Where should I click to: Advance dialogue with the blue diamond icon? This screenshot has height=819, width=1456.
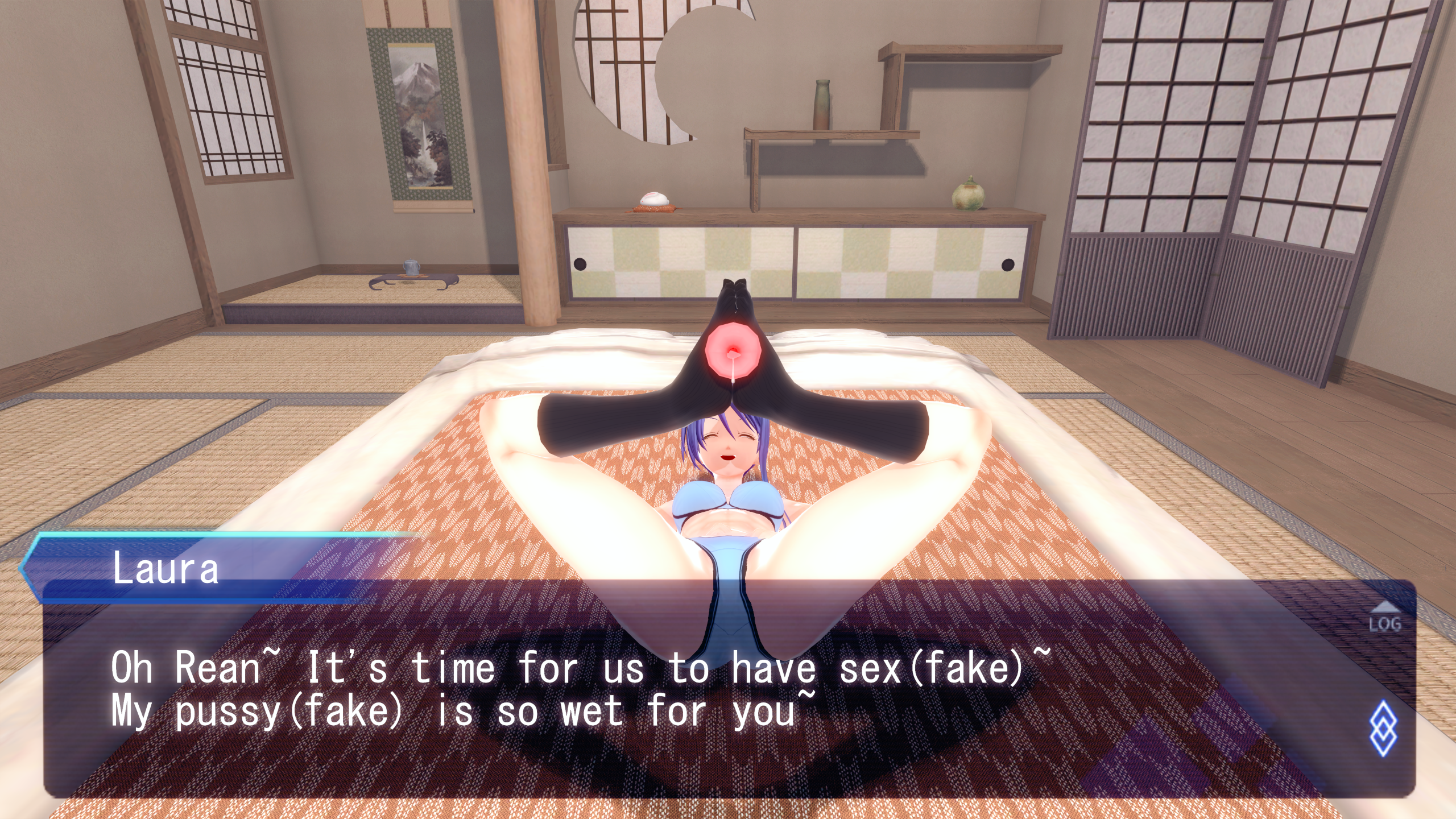tap(1383, 729)
